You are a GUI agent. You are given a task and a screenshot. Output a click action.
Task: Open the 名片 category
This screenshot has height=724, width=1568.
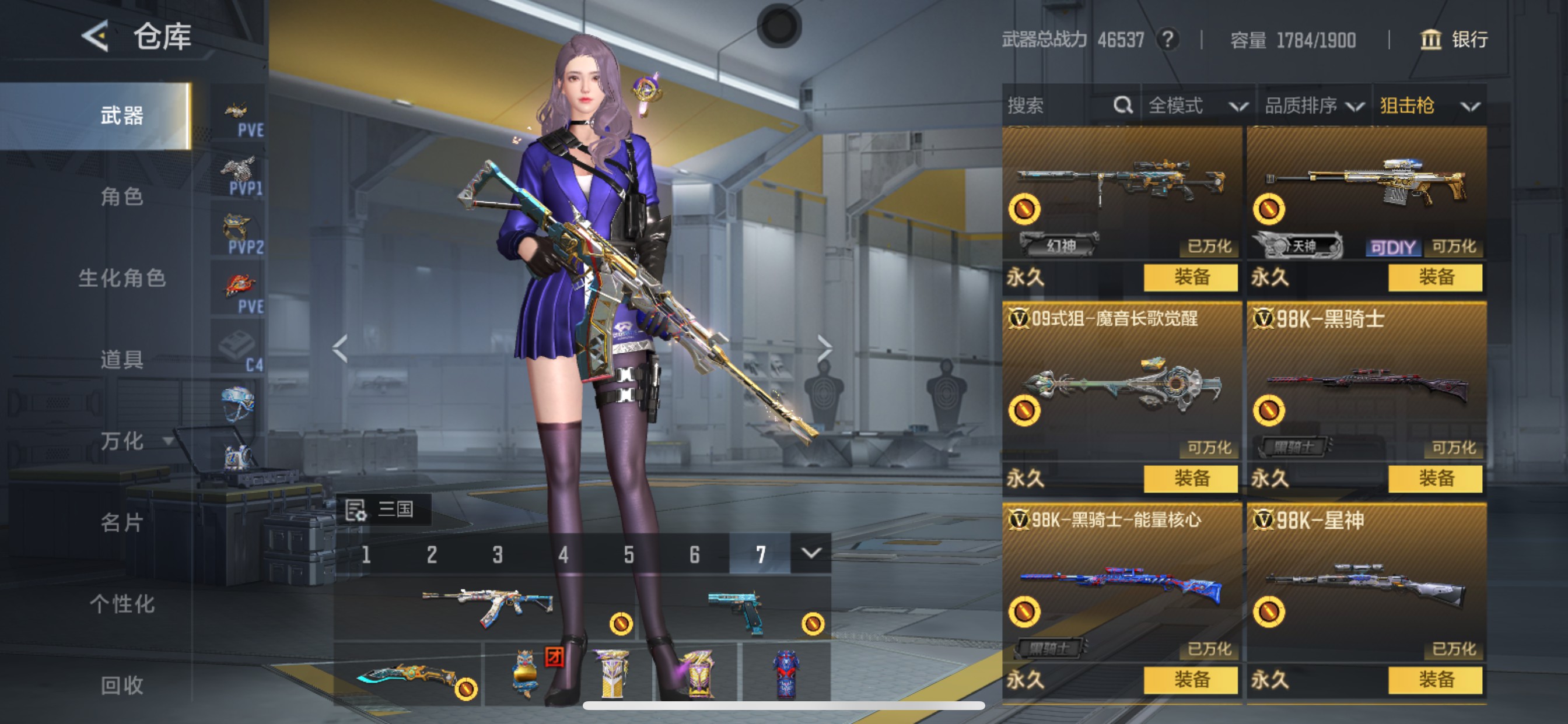pos(122,523)
